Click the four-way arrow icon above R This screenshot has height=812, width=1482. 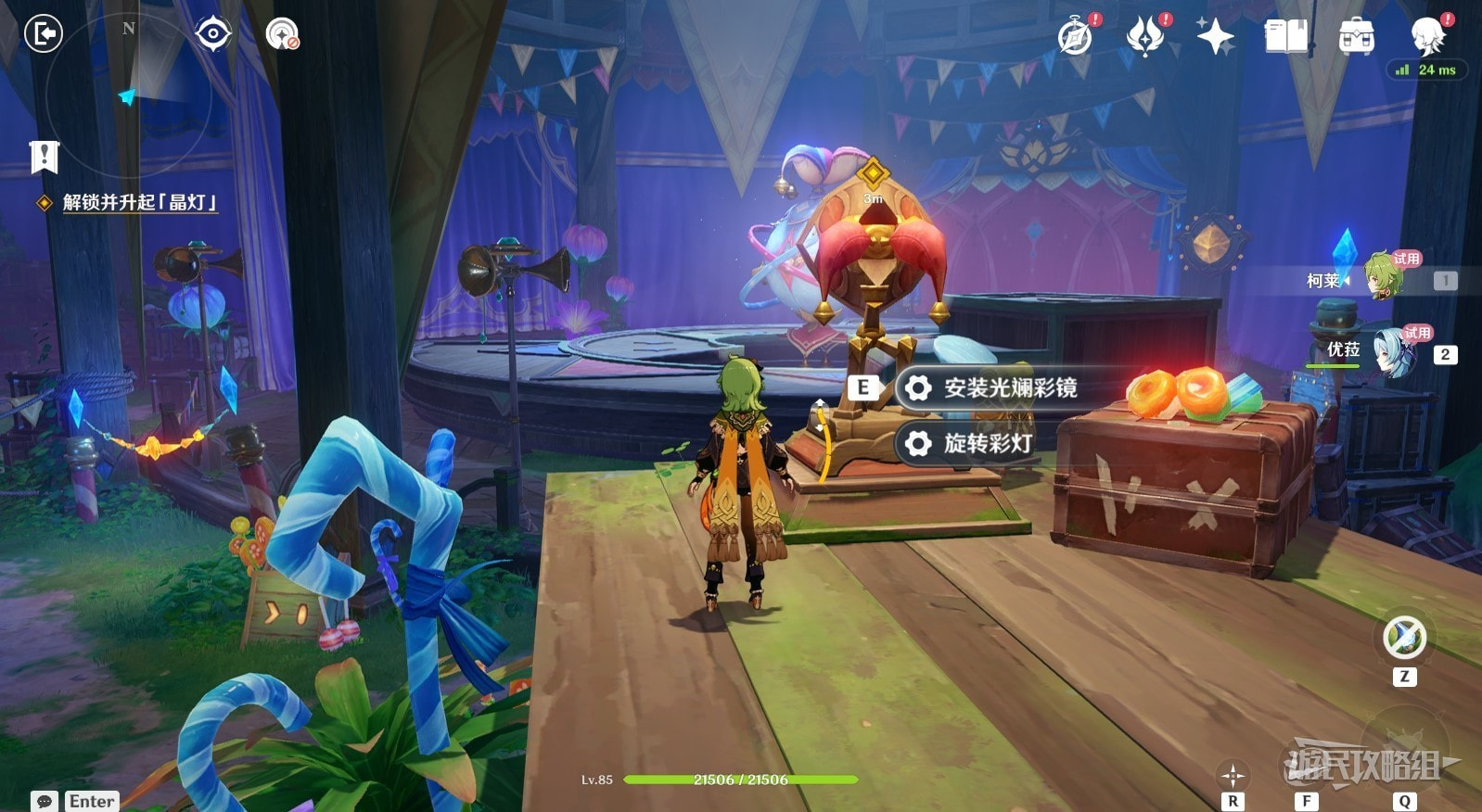pos(1233,775)
